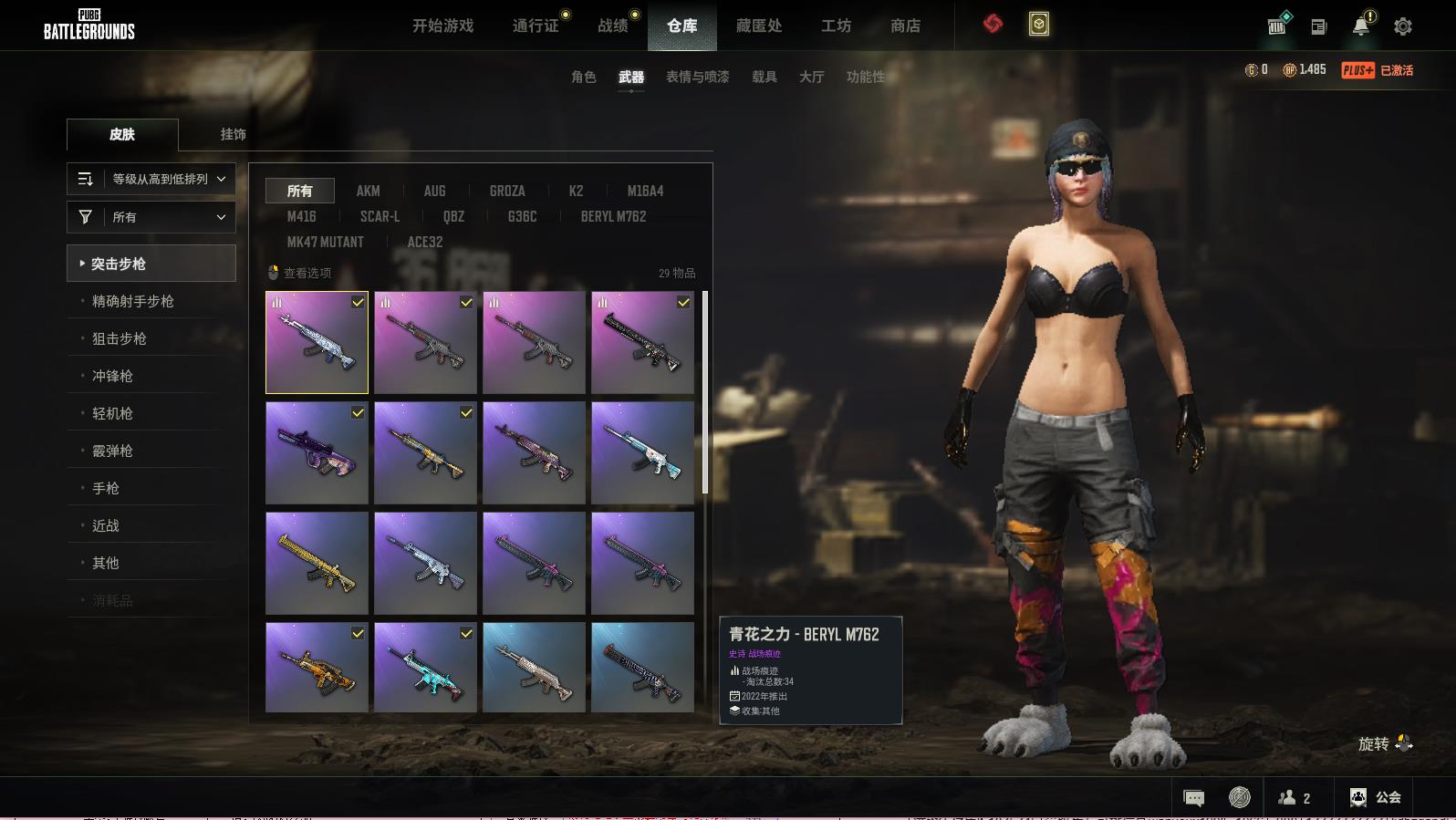
Task: Go to the 通行证 pass page
Action: [536, 26]
